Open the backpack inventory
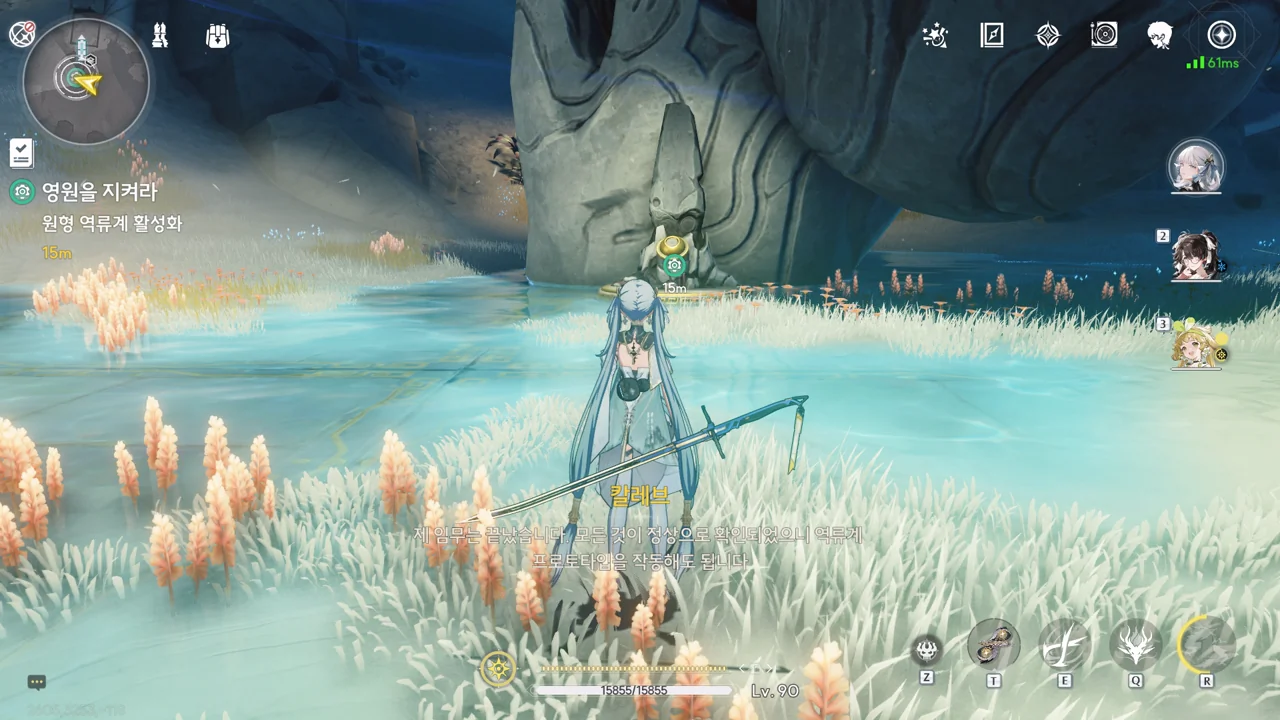 click(217, 36)
